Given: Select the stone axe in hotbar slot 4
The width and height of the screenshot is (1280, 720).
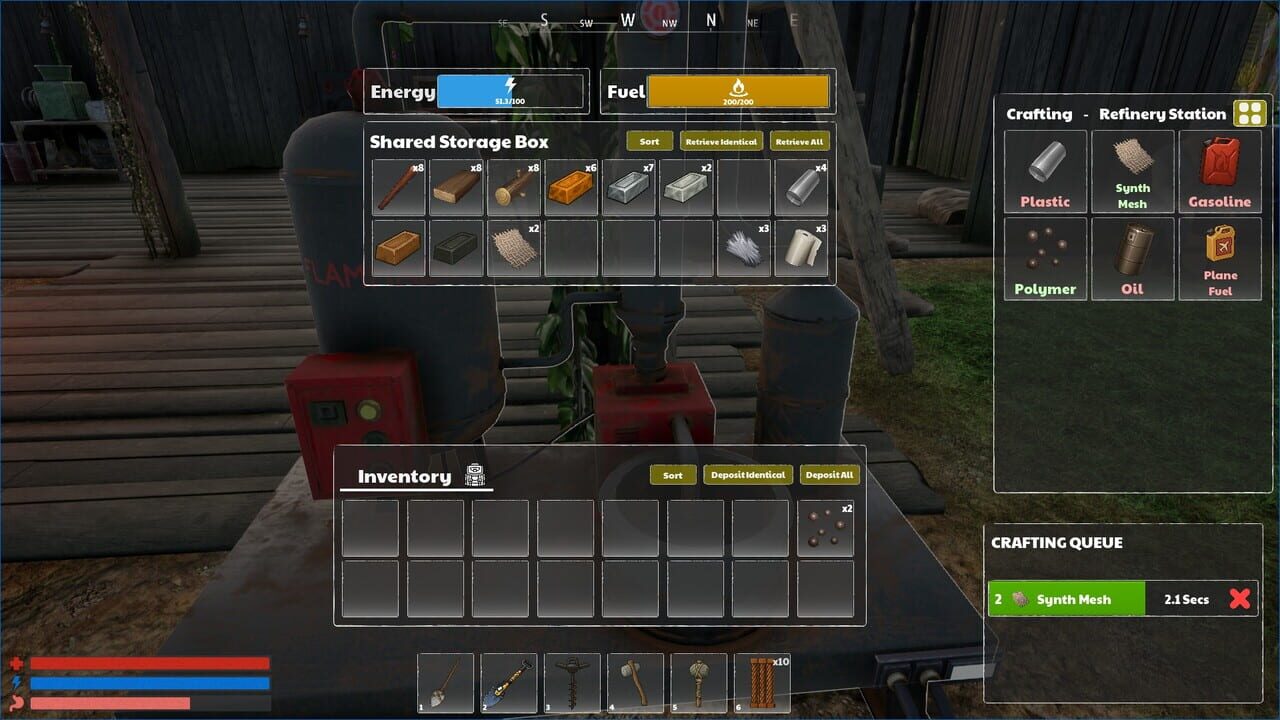Looking at the screenshot, I should [x=637, y=683].
